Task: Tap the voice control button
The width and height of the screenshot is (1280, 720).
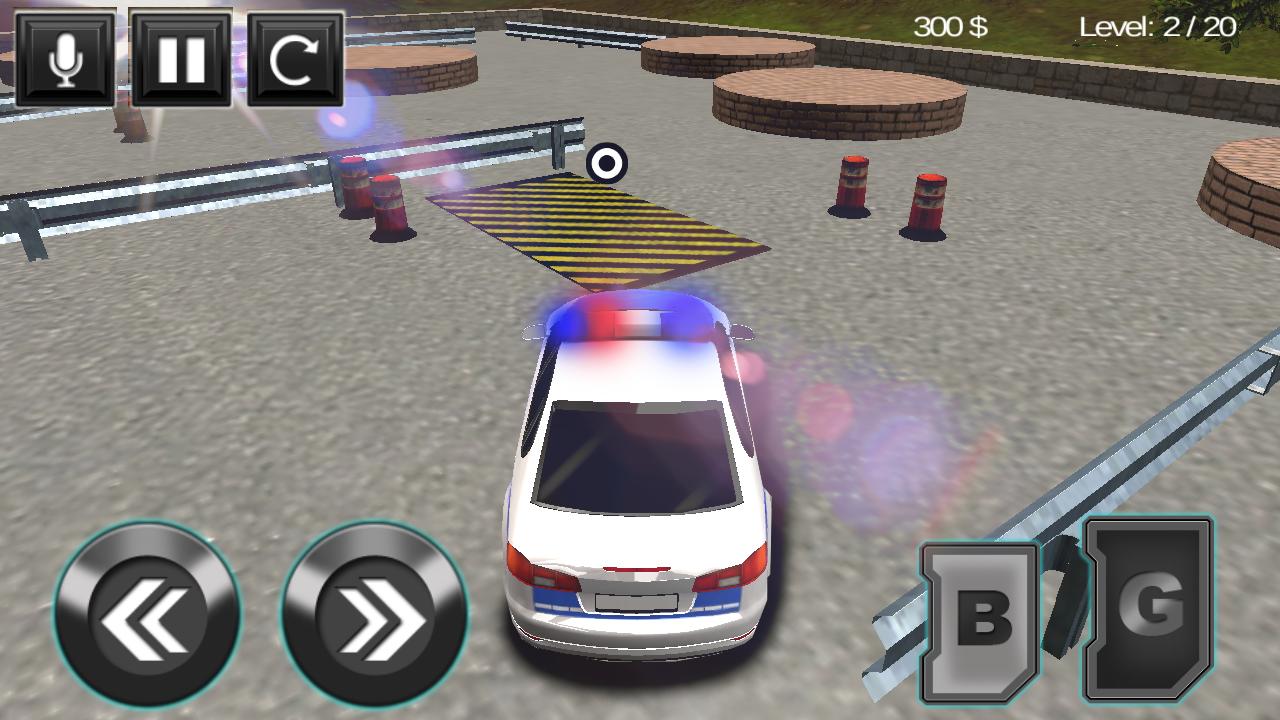Action: coord(64,60)
